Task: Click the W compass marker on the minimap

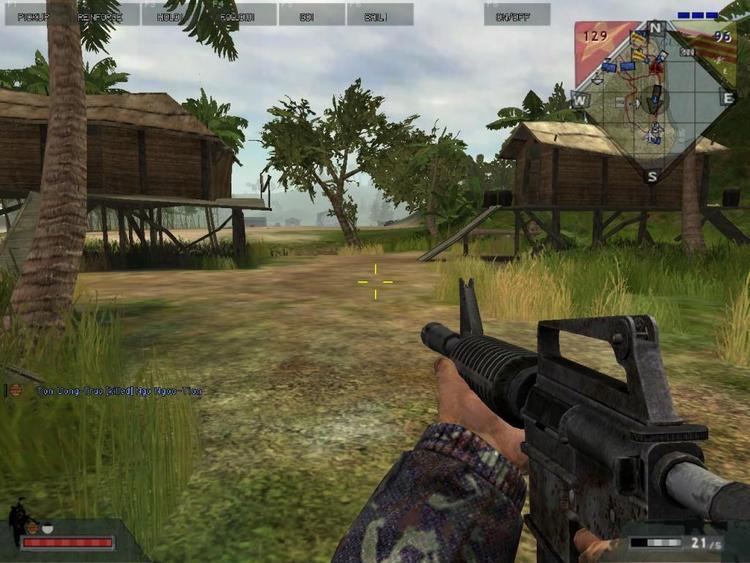Action: pyautogui.click(x=580, y=99)
